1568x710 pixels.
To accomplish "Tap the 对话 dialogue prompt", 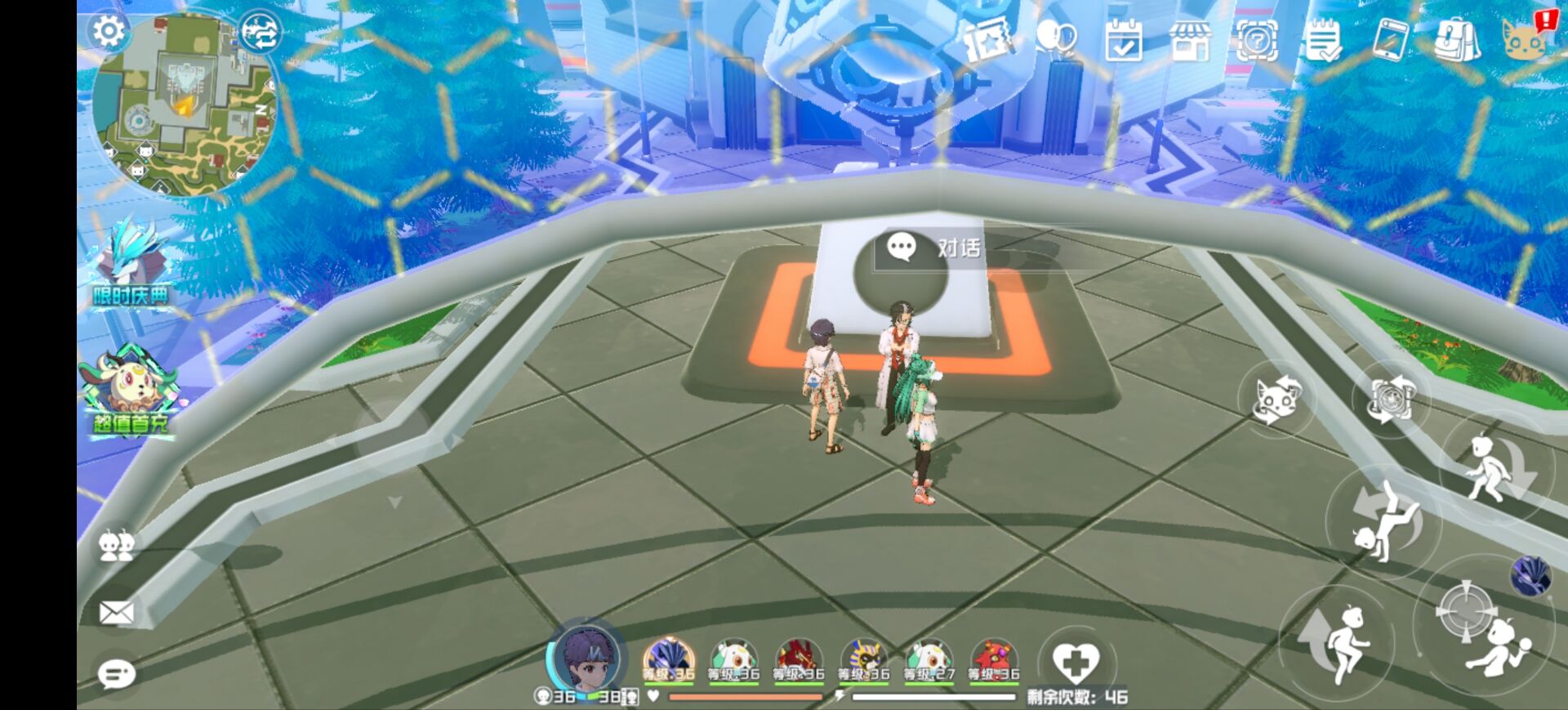I will pyautogui.click(x=936, y=248).
